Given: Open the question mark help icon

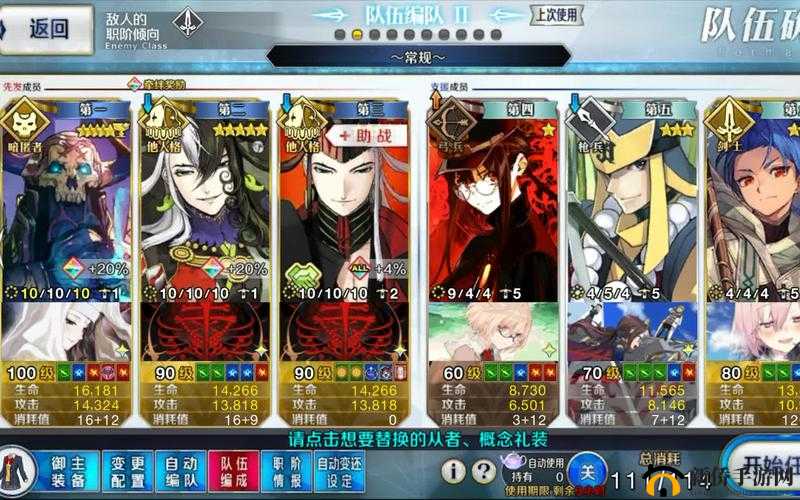Looking at the screenshot, I should (484, 471).
